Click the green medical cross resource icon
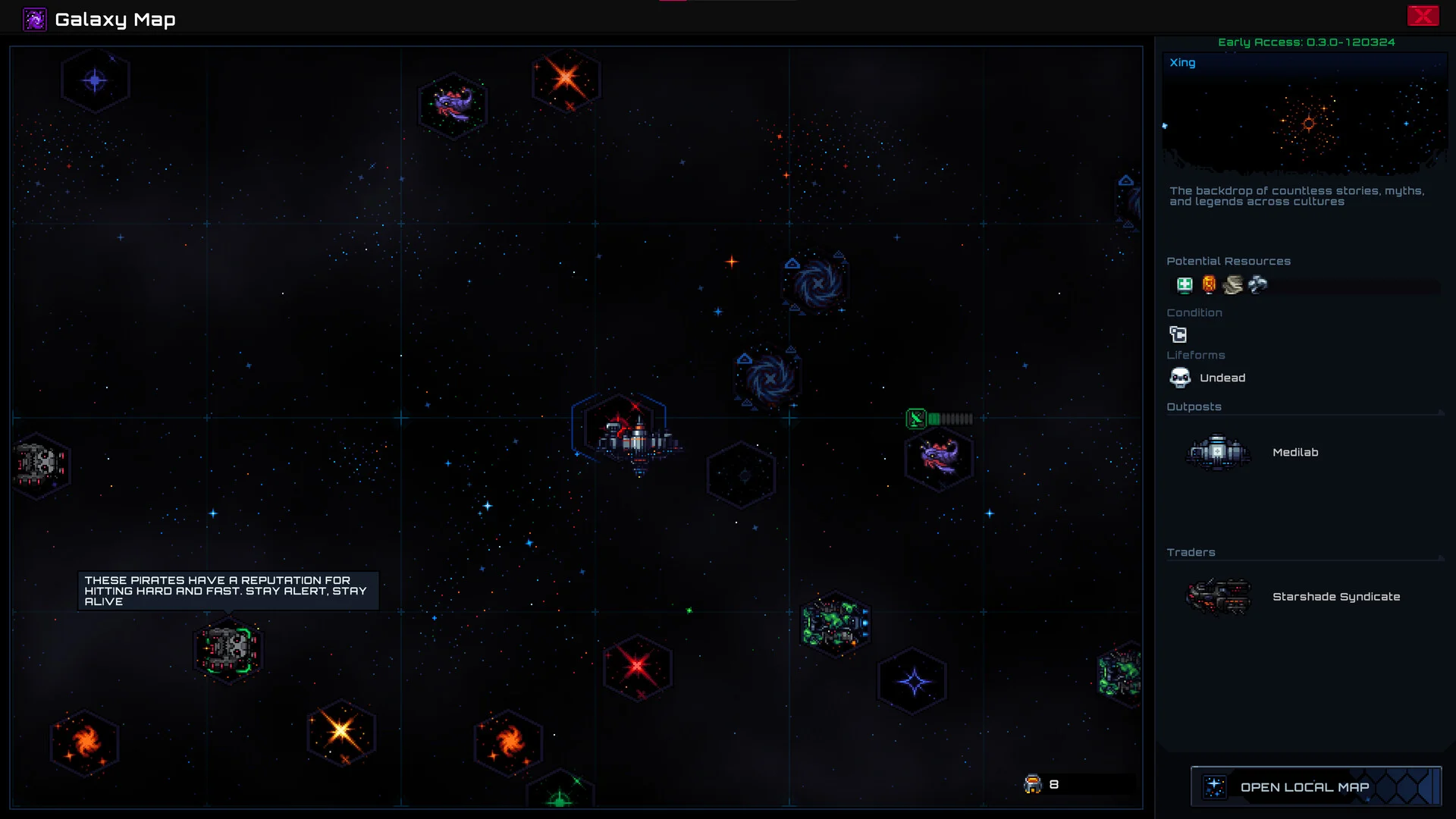Image resolution: width=1456 pixels, height=819 pixels. pos(1185,285)
